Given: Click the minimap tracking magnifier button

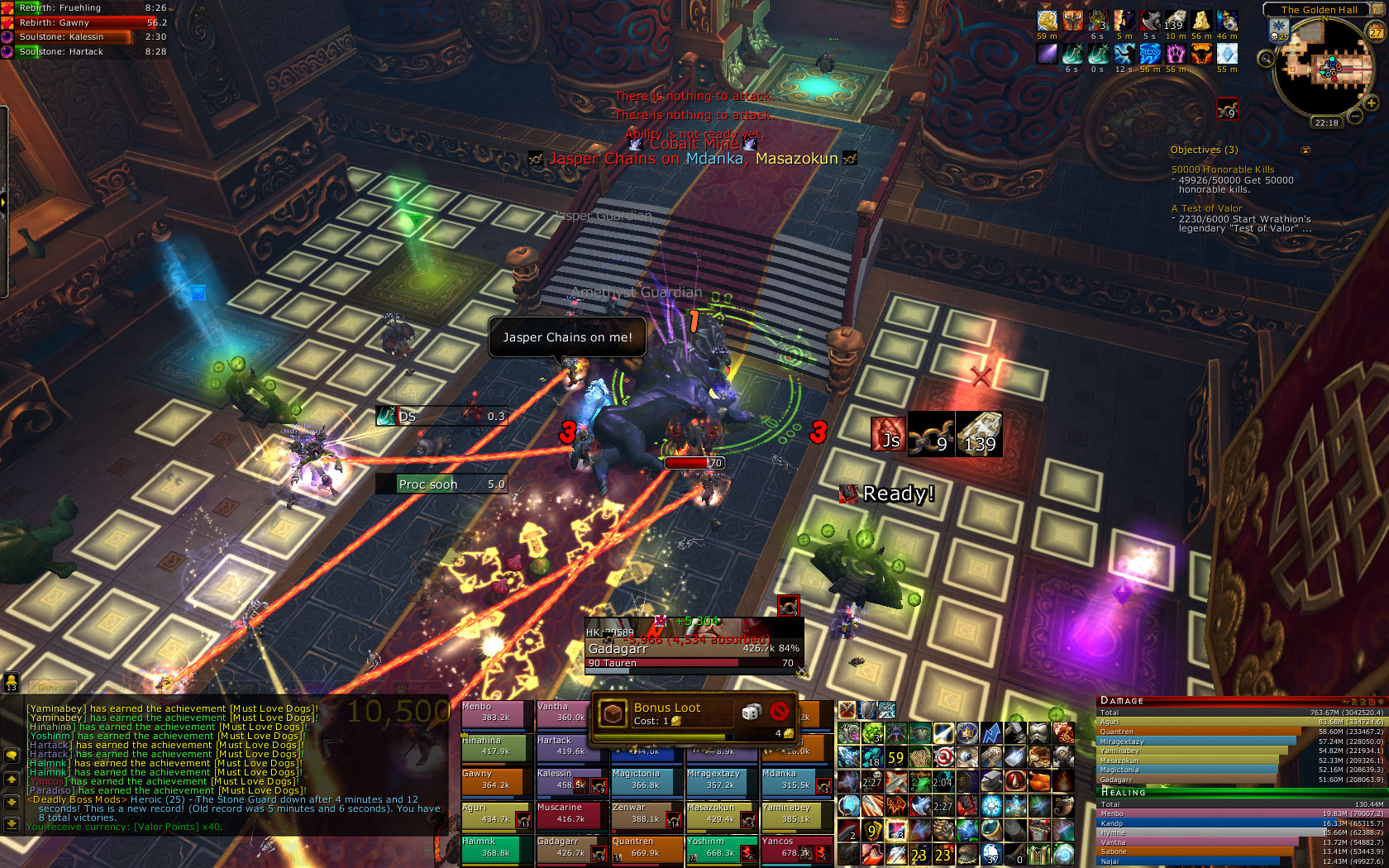Looking at the screenshot, I should pos(1266,59).
